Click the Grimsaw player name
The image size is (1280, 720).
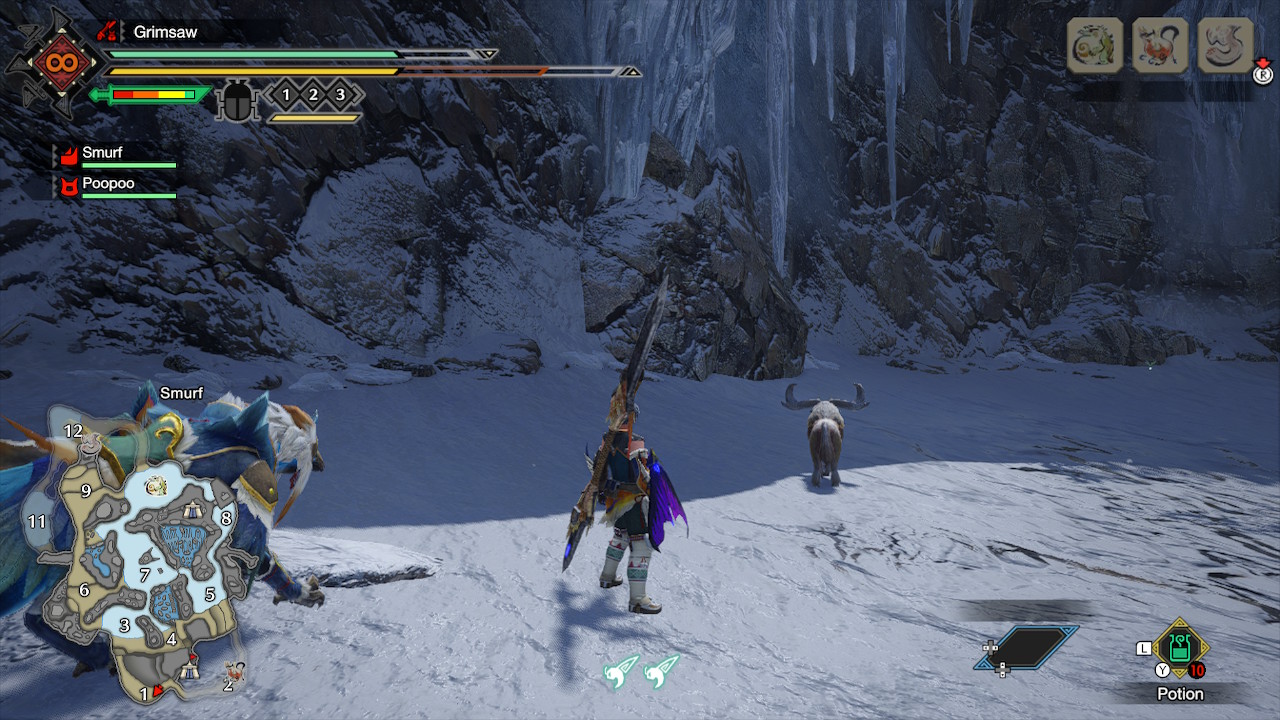click(x=165, y=32)
